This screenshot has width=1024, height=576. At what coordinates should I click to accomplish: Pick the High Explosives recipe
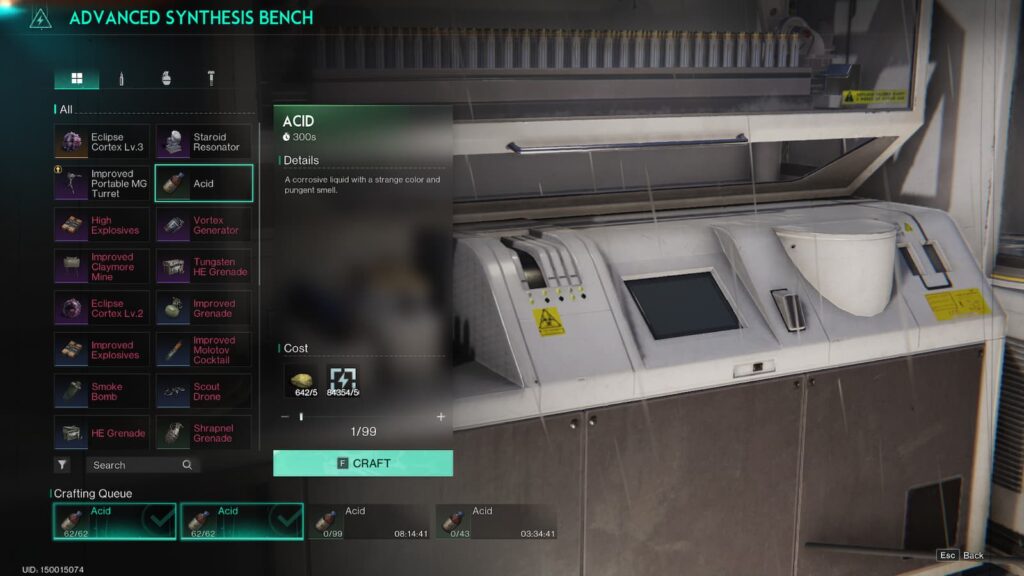coord(102,225)
